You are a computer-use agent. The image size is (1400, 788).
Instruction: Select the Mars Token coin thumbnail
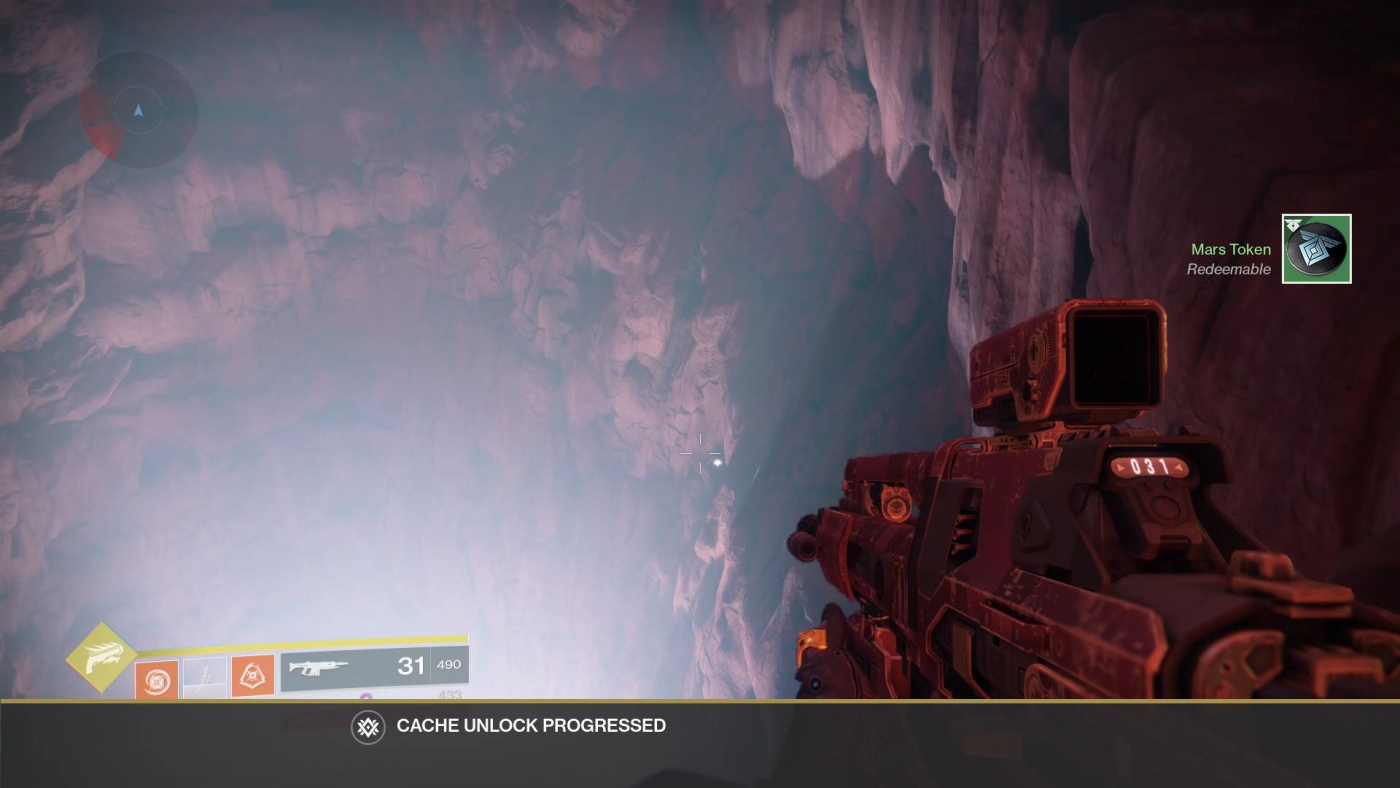click(x=1316, y=248)
